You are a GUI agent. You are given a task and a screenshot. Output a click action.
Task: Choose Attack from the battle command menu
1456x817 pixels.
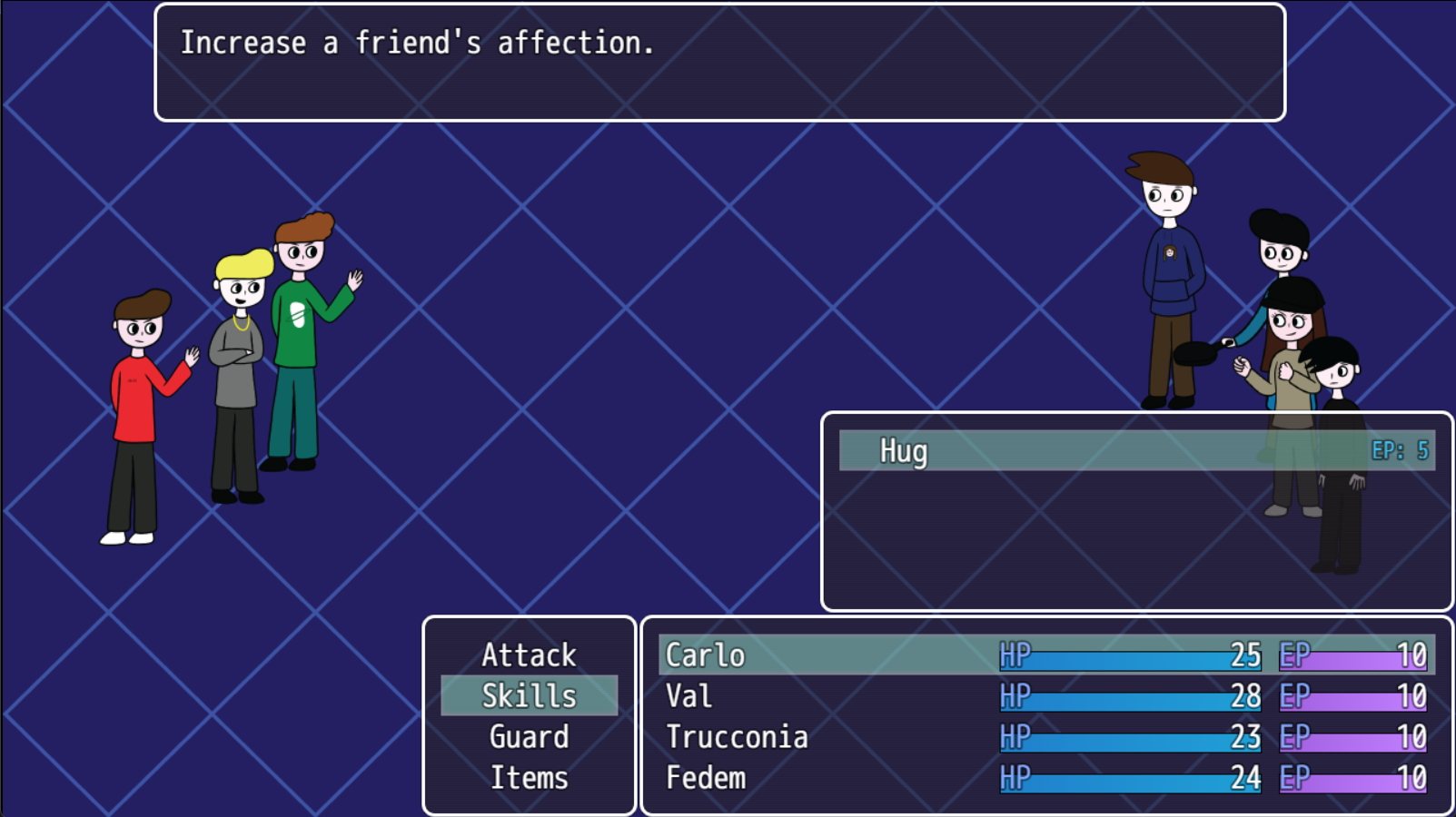point(530,655)
